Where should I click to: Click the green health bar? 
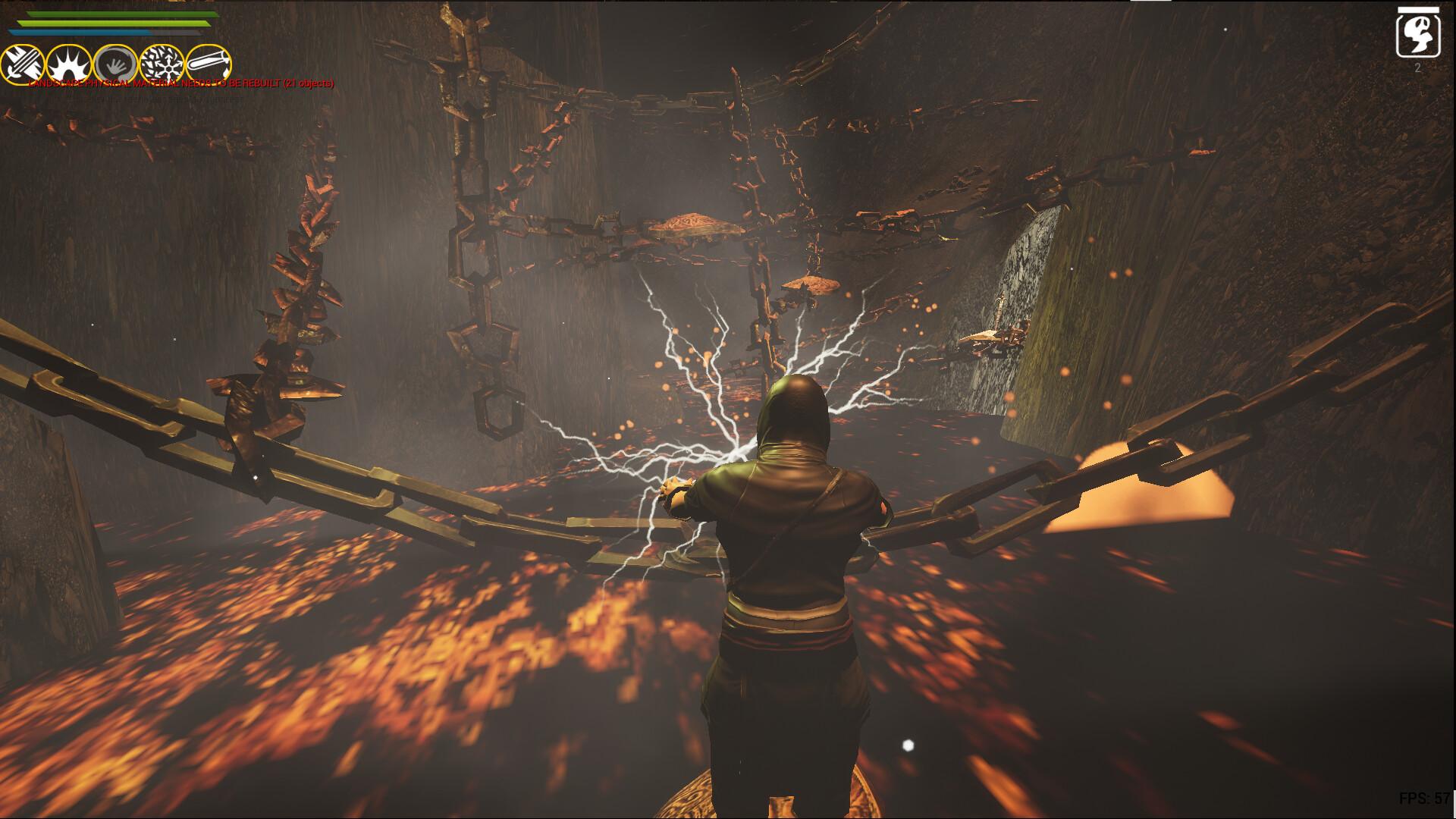tap(114, 23)
